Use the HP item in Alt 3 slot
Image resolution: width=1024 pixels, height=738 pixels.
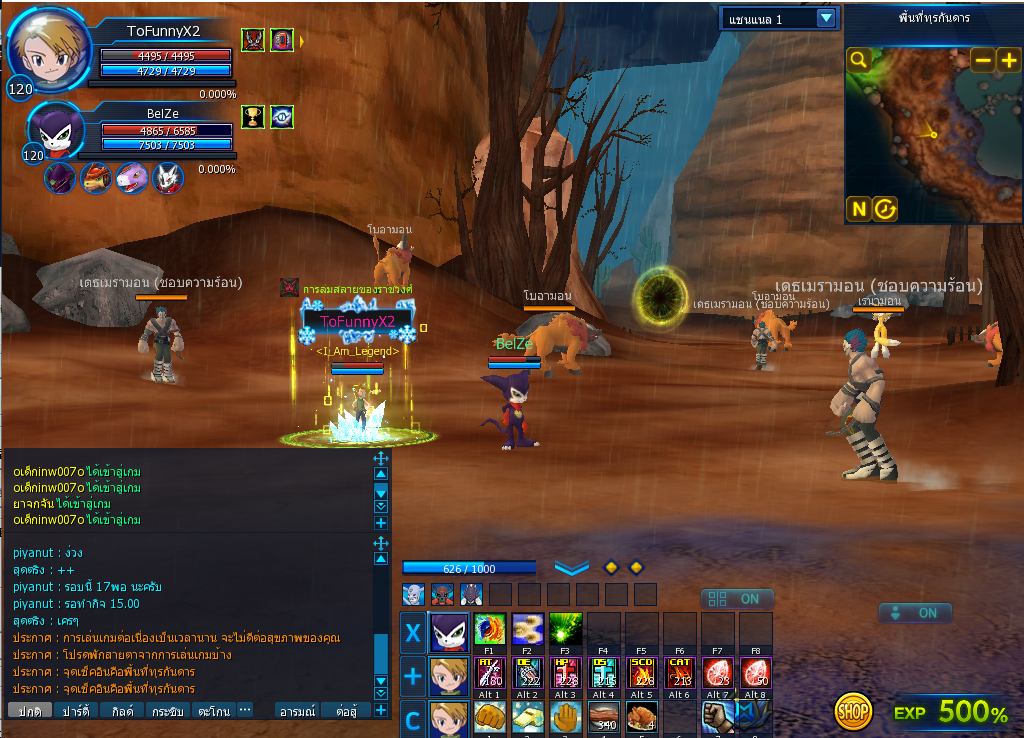pos(565,673)
